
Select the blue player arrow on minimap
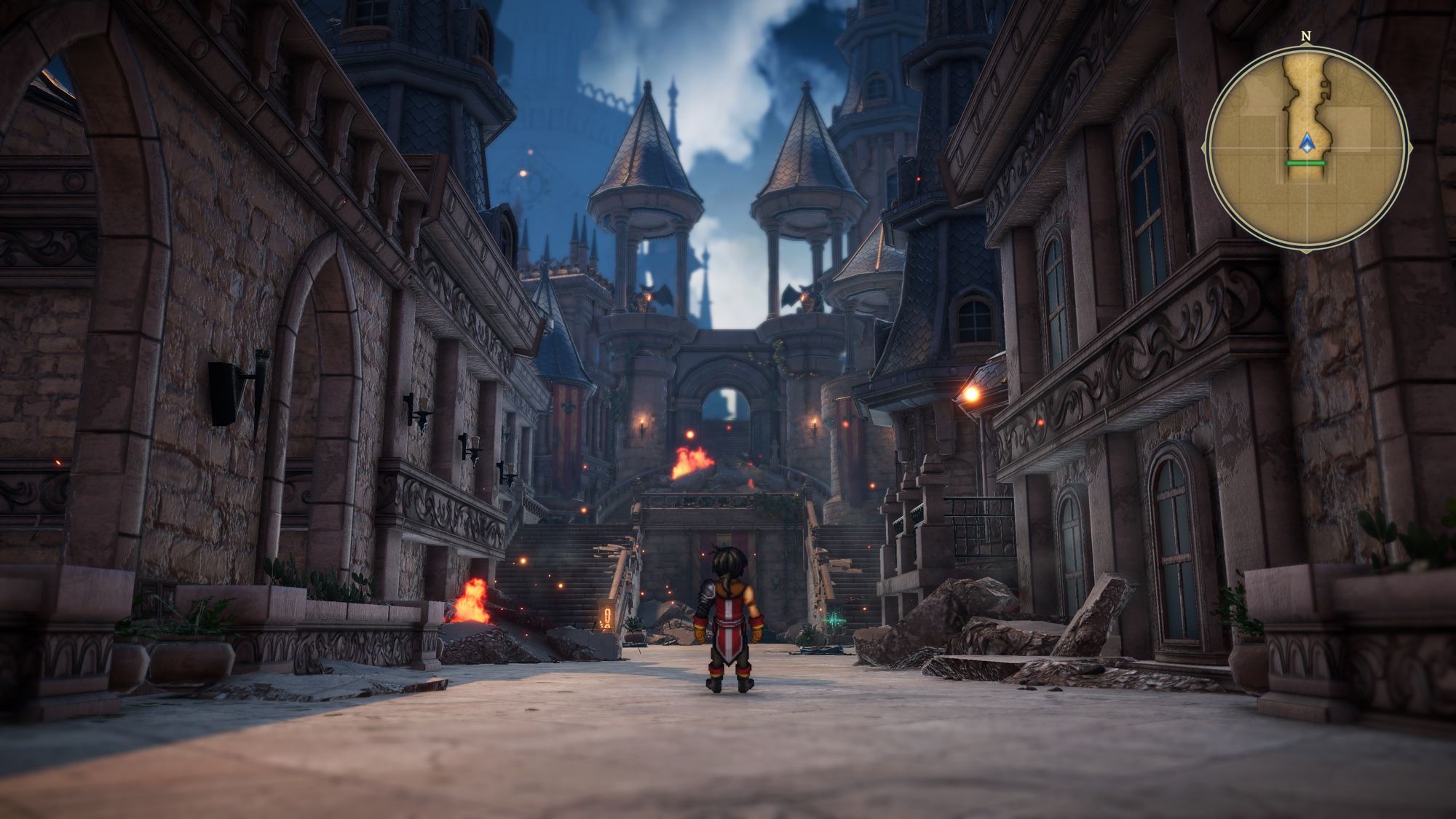(1307, 143)
